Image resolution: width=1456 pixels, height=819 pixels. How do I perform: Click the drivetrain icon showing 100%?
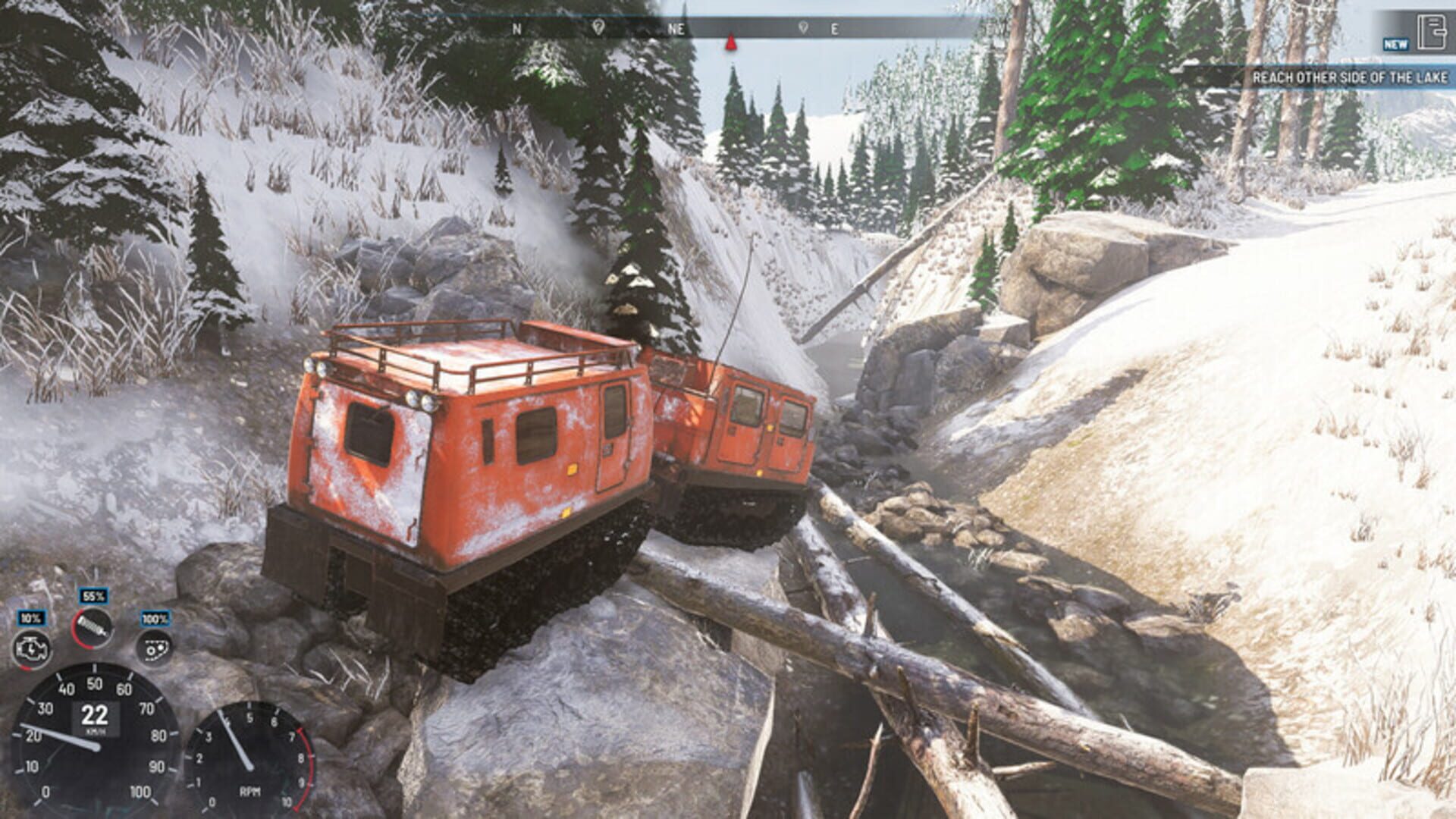click(155, 648)
